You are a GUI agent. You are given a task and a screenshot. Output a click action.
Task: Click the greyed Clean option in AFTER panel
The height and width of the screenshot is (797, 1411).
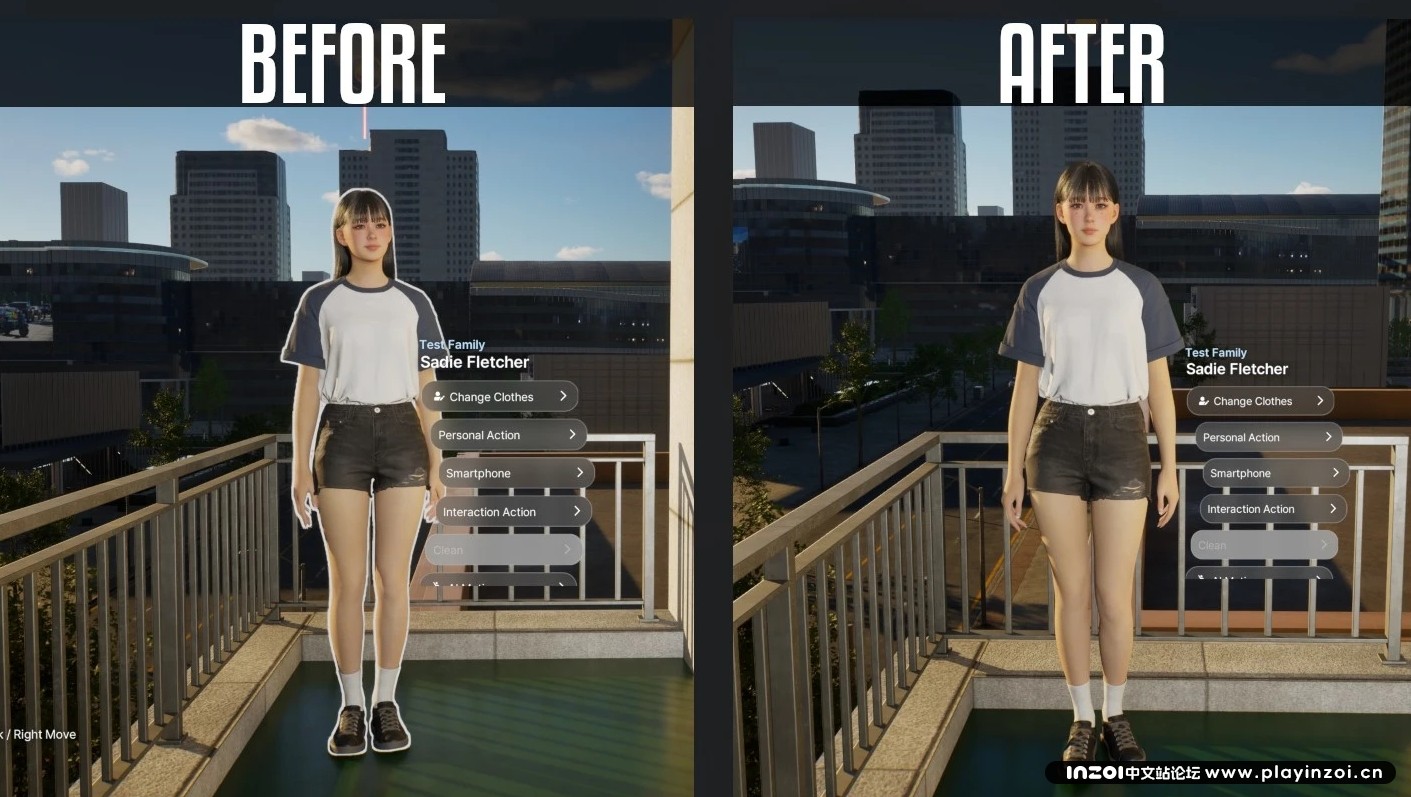[x=1264, y=545]
